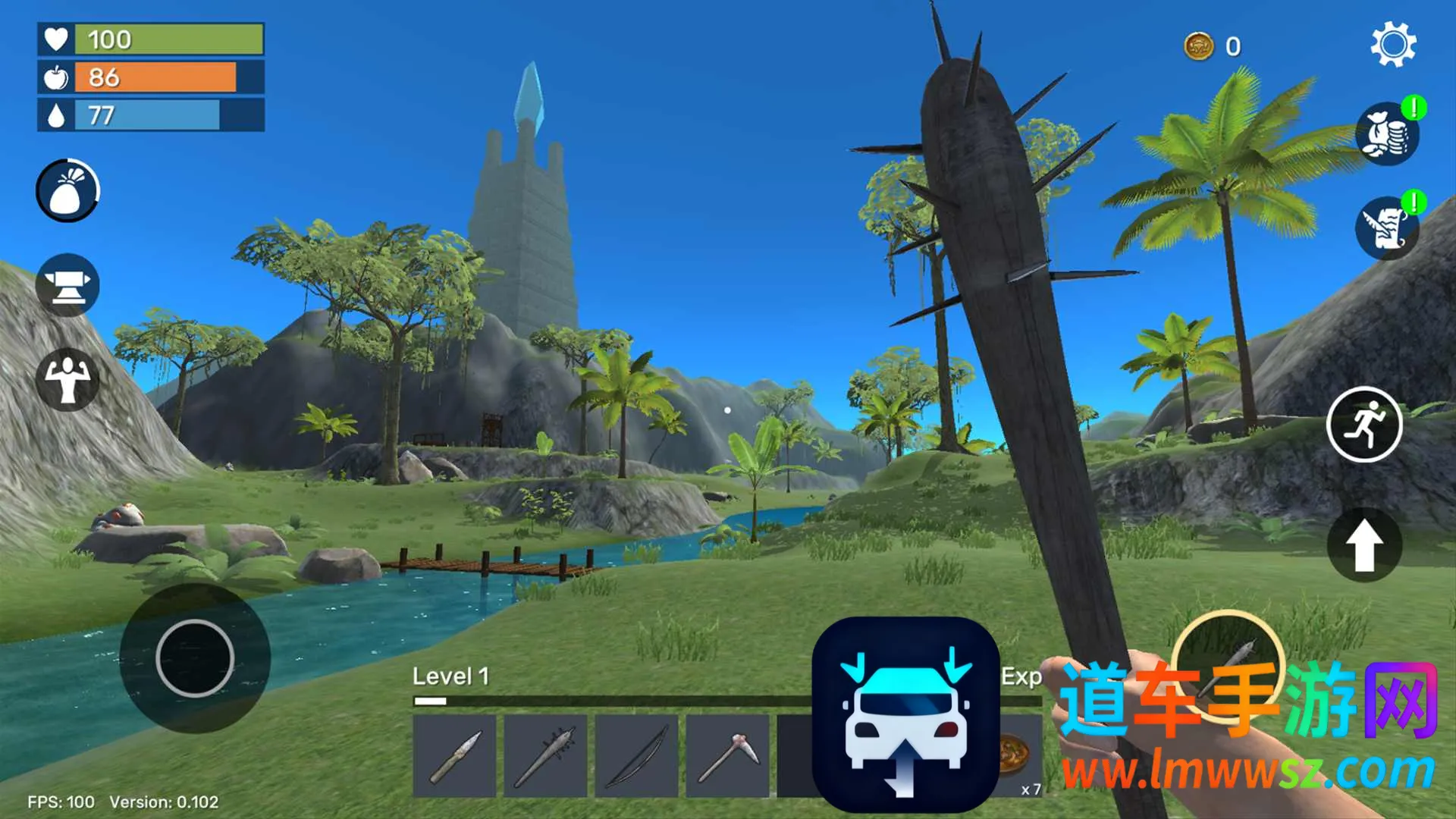Select the spiked club hotbar slot
The width and height of the screenshot is (1456, 819).
coord(545,756)
